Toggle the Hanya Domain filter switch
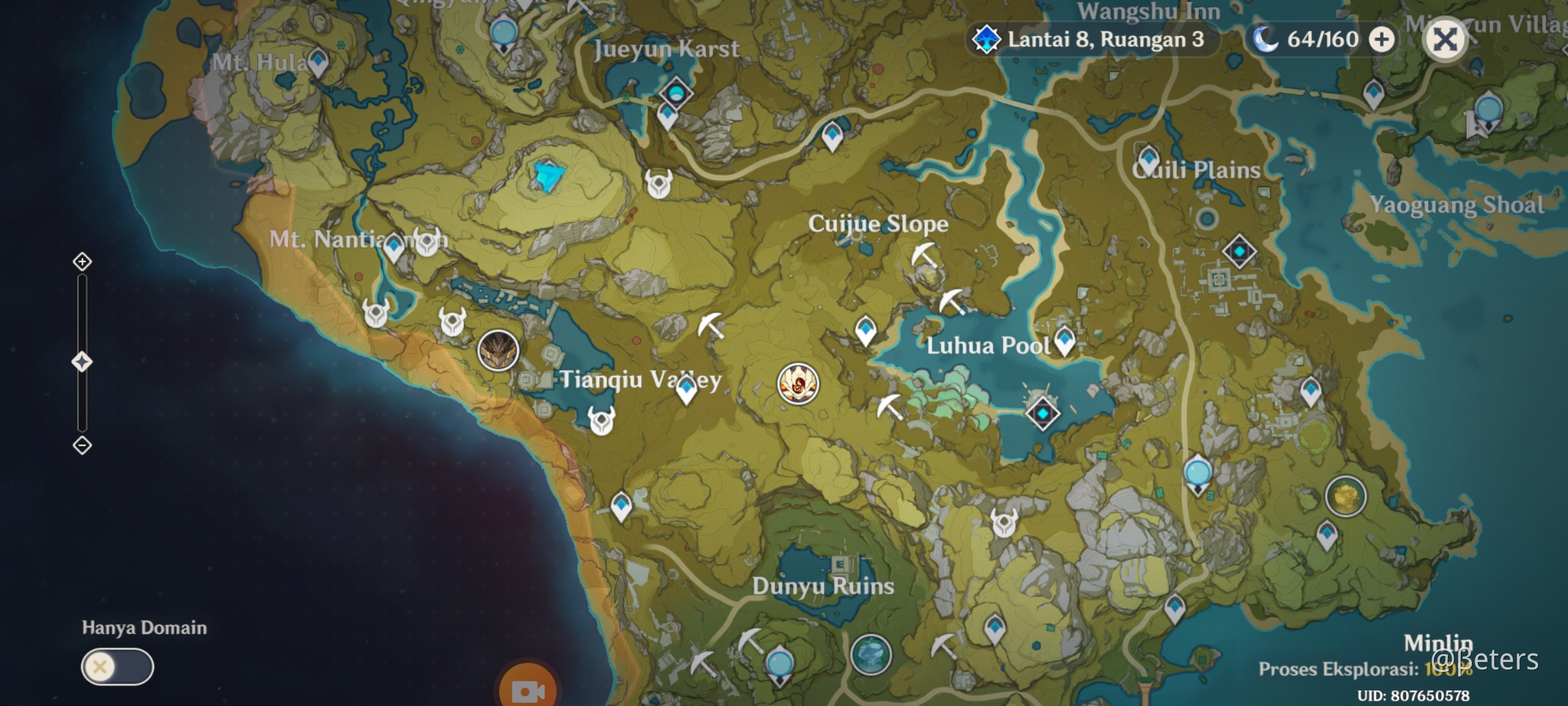The width and height of the screenshot is (1568, 706). point(118,667)
